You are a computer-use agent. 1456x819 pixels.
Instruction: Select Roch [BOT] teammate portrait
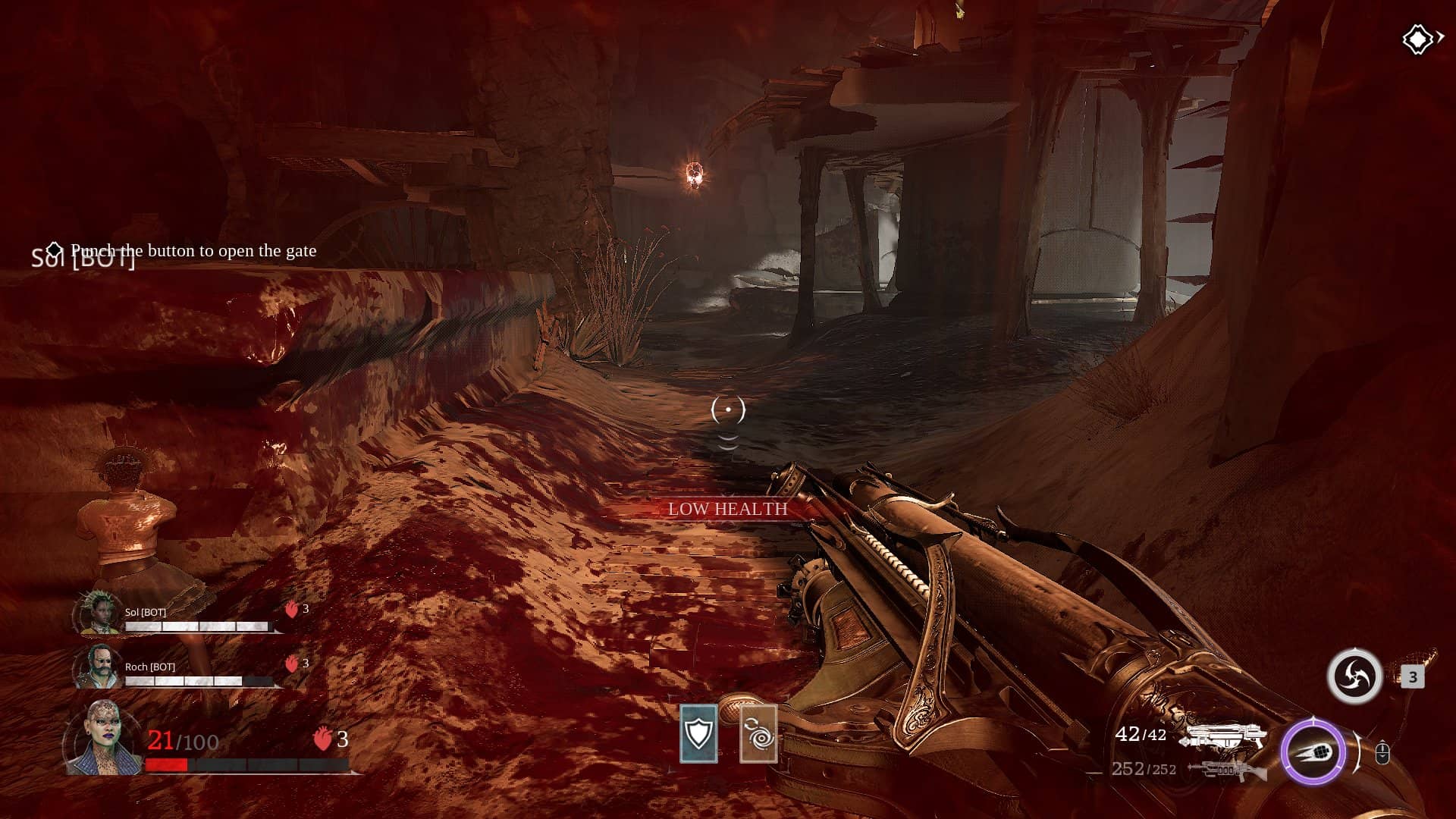[x=99, y=667]
